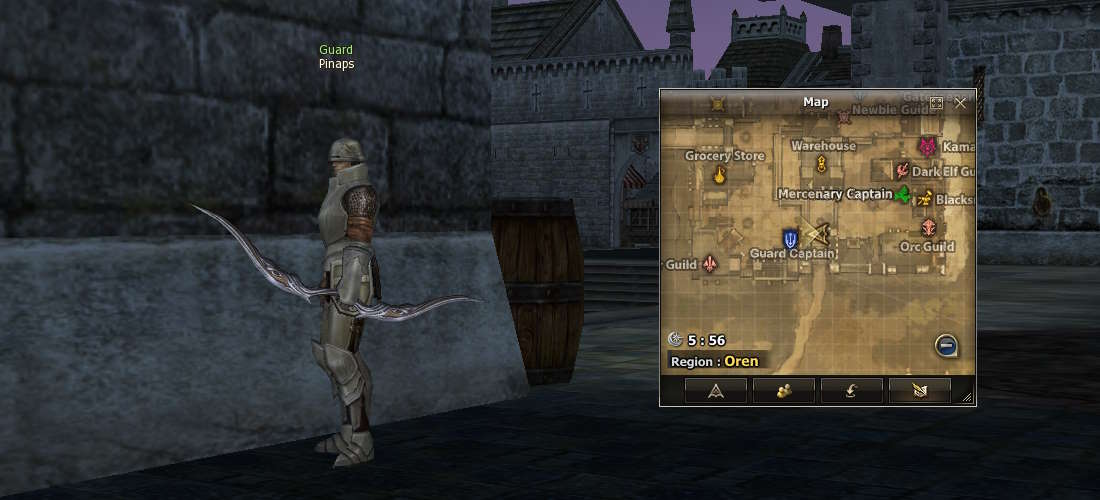Click the curved return-arrow map button
This screenshot has width=1100, height=500.
851,391
